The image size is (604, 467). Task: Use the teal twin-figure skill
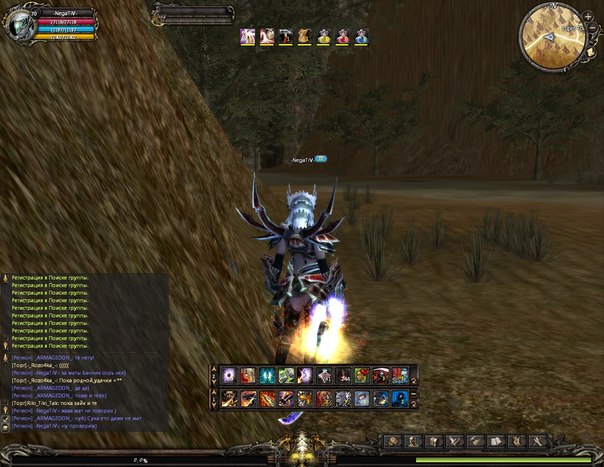coord(267,375)
